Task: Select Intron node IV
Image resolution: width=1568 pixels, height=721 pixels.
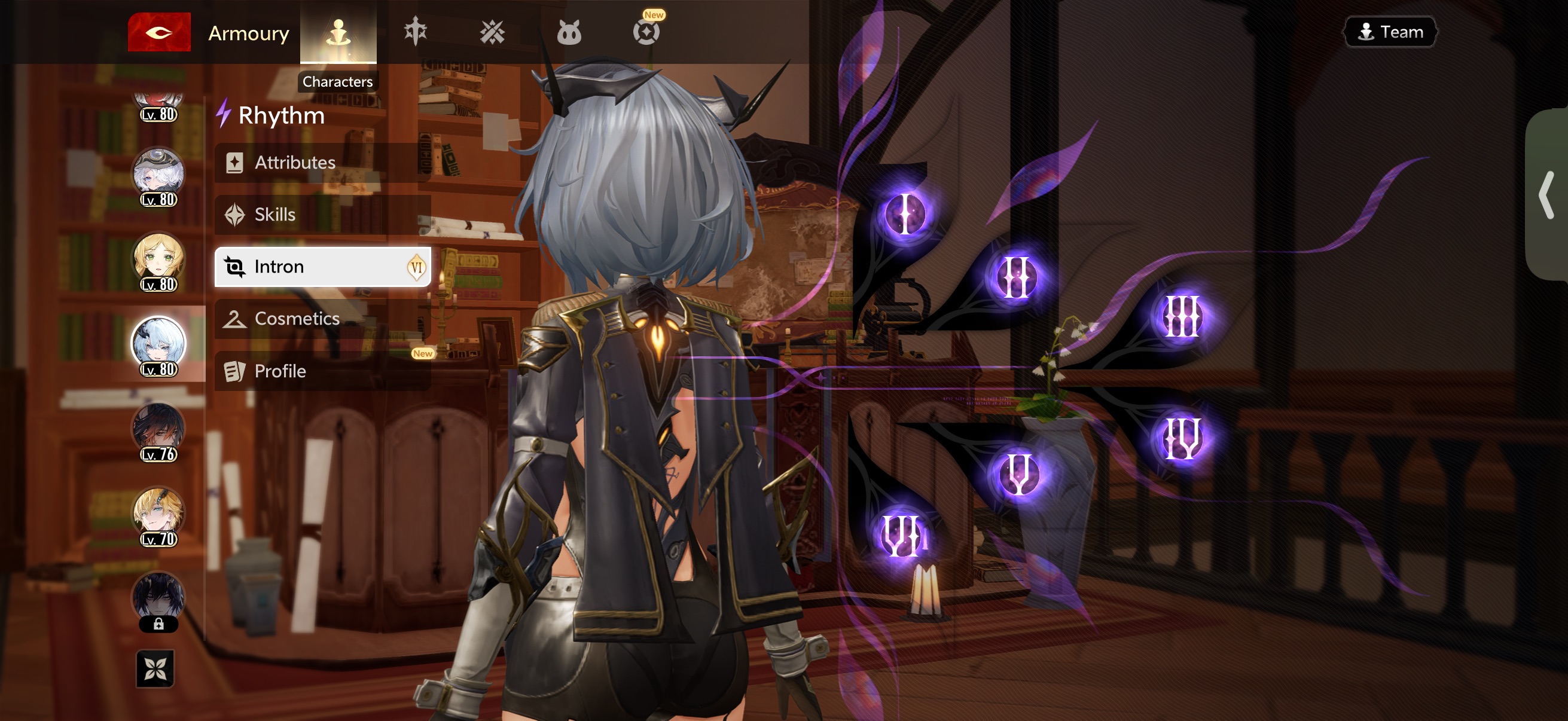Action: pos(1182,438)
